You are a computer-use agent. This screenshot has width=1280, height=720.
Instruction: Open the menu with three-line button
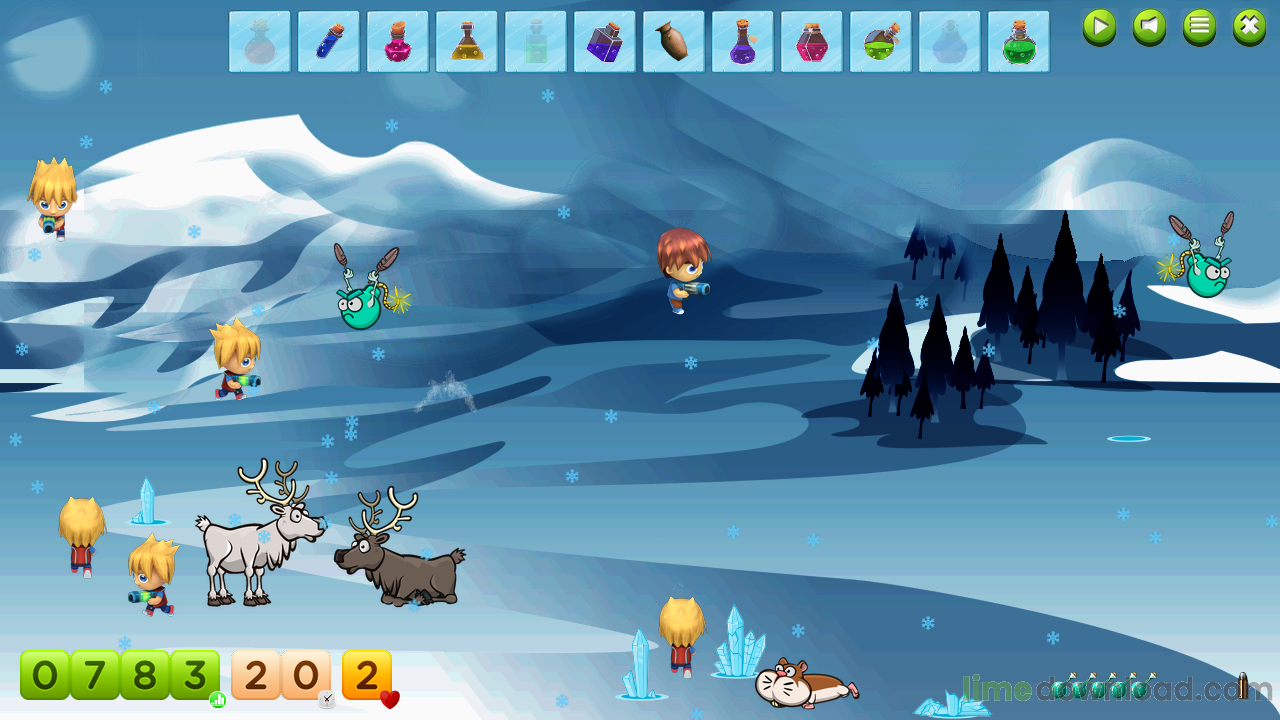(x=1199, y=27)
